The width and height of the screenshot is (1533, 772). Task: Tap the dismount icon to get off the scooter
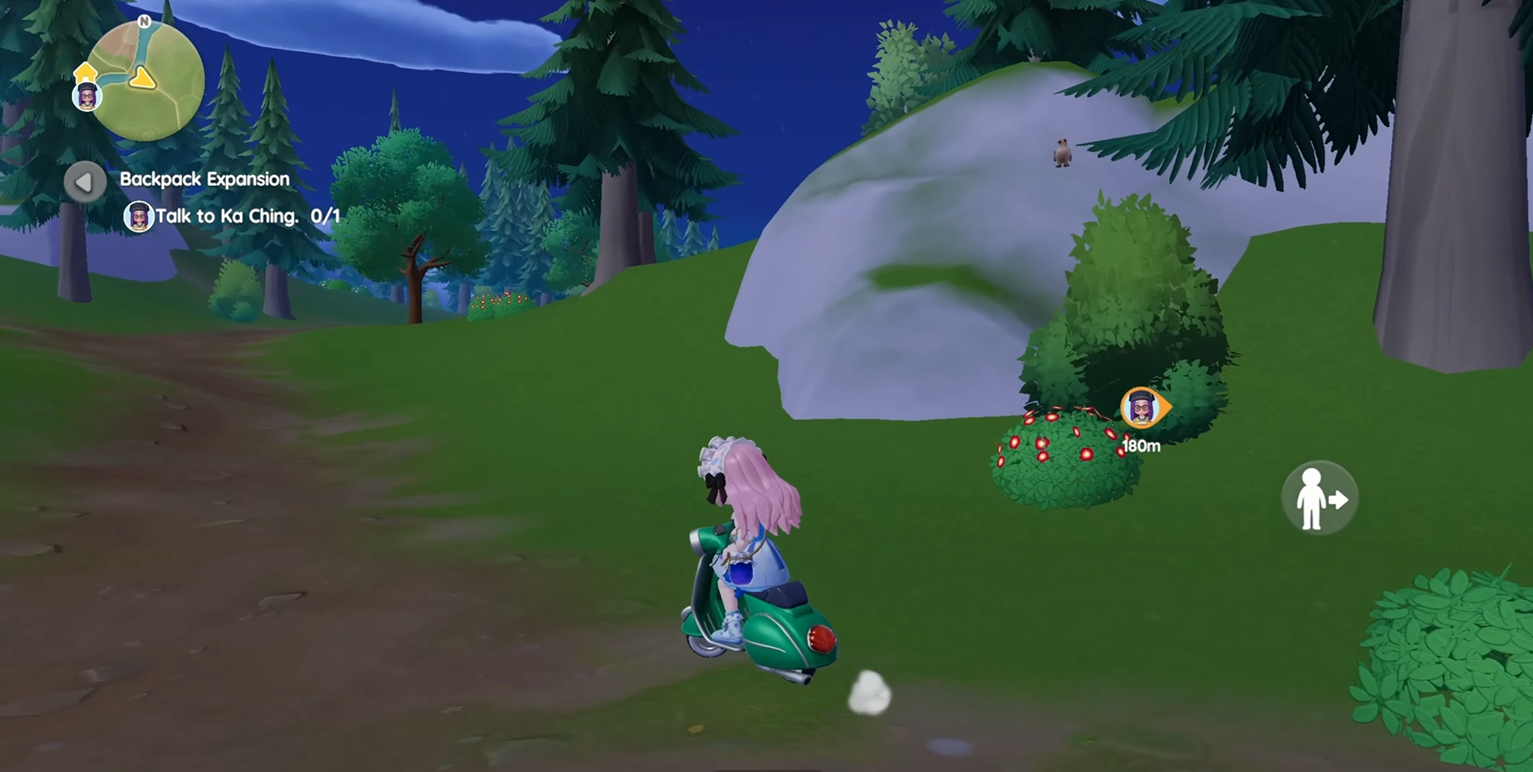coord(1318,497)
